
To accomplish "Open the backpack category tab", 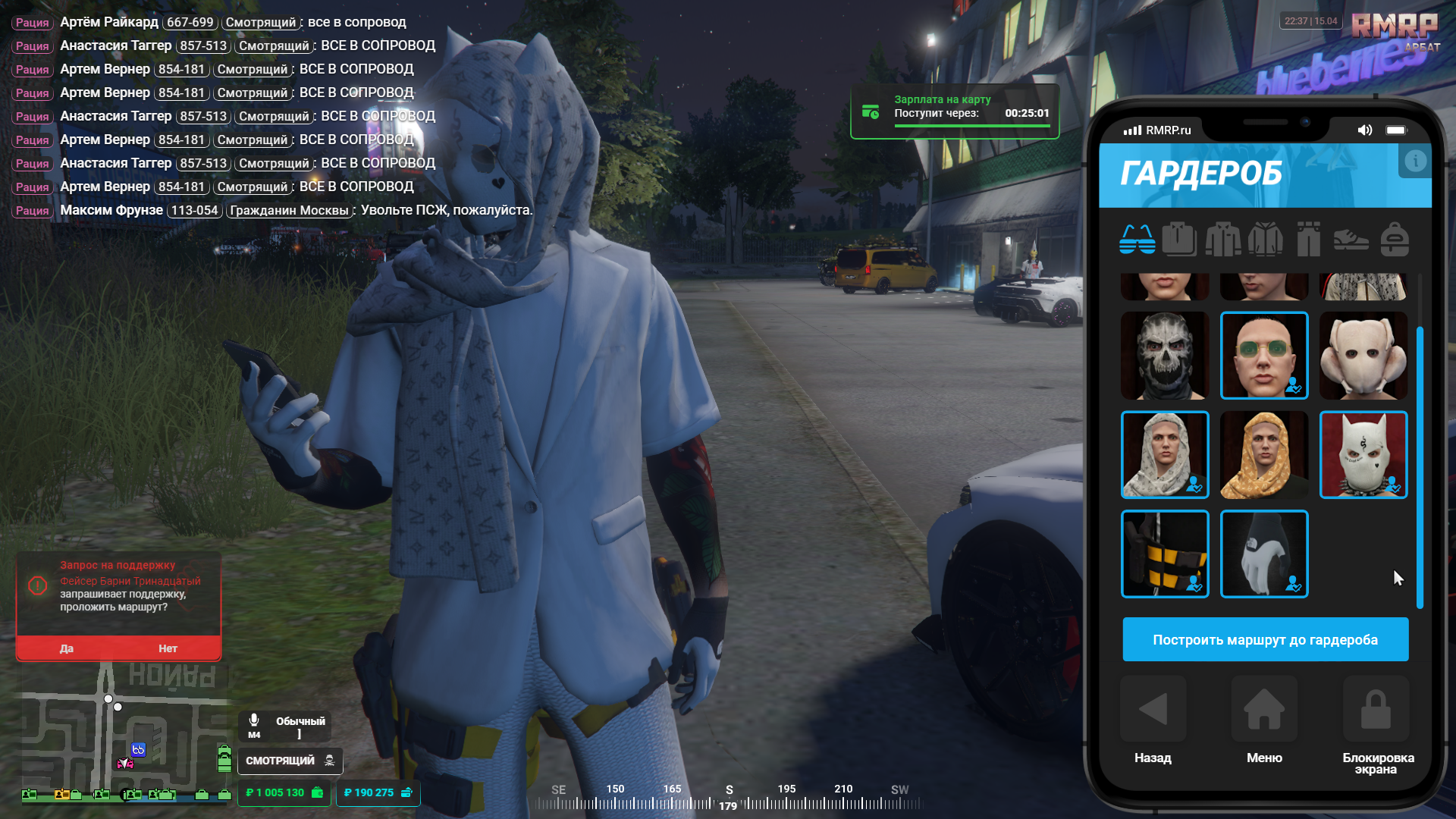I will click(x=1395, y=240).
